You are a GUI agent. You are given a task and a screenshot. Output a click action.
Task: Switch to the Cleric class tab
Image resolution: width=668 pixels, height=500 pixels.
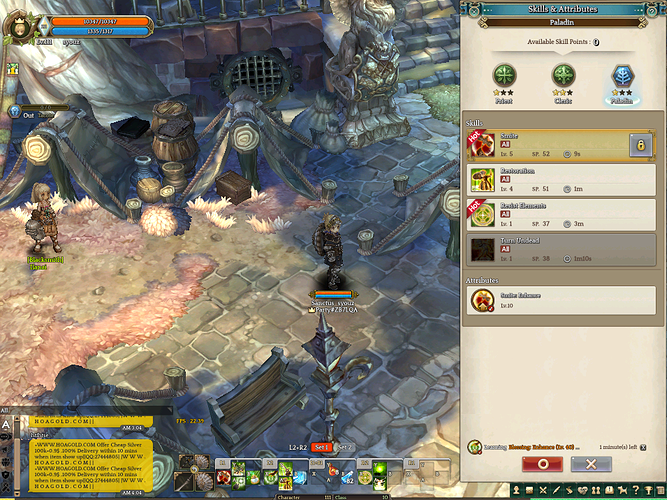pyautogui.click(x=565, y=76)
